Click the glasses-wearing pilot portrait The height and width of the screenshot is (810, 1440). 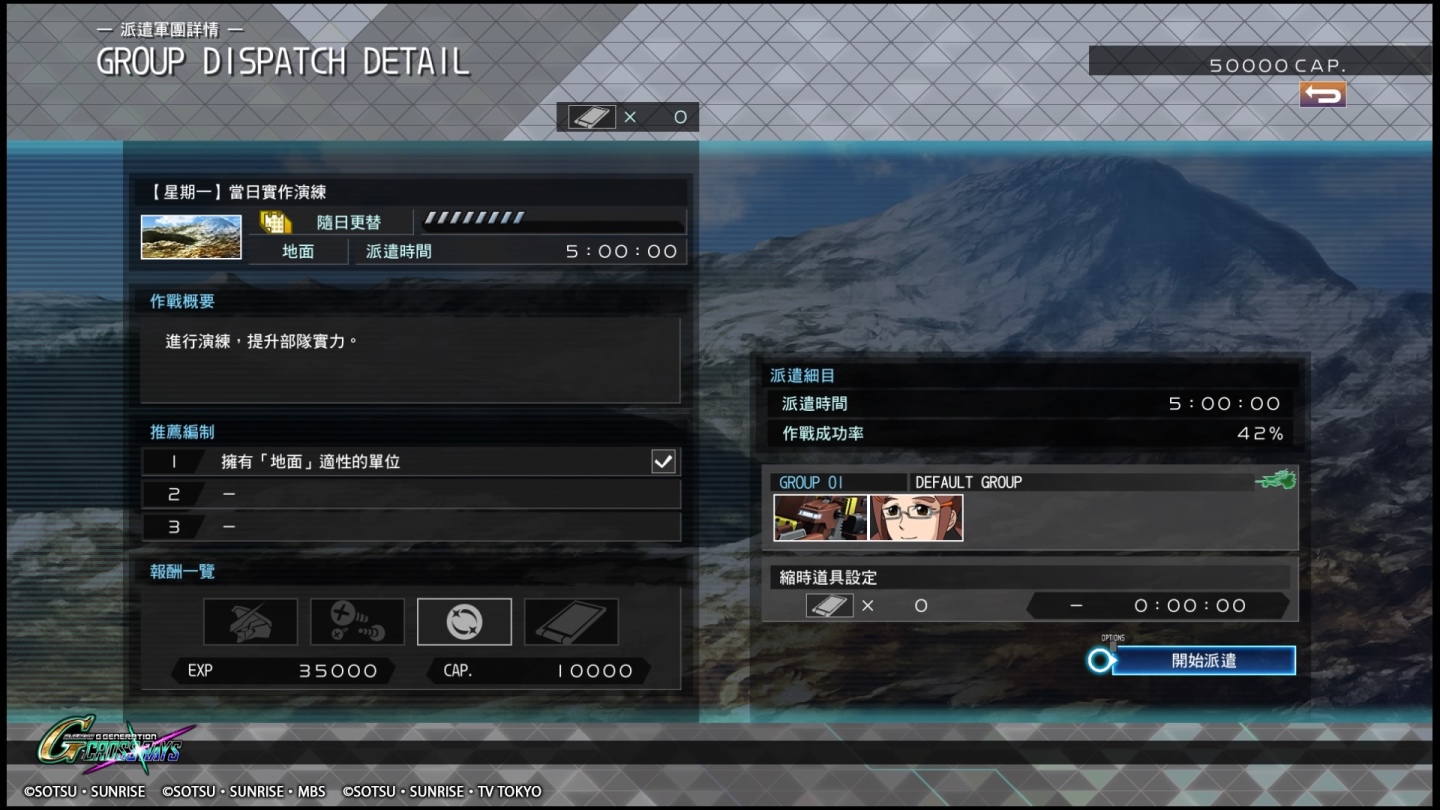click(916, 518)
